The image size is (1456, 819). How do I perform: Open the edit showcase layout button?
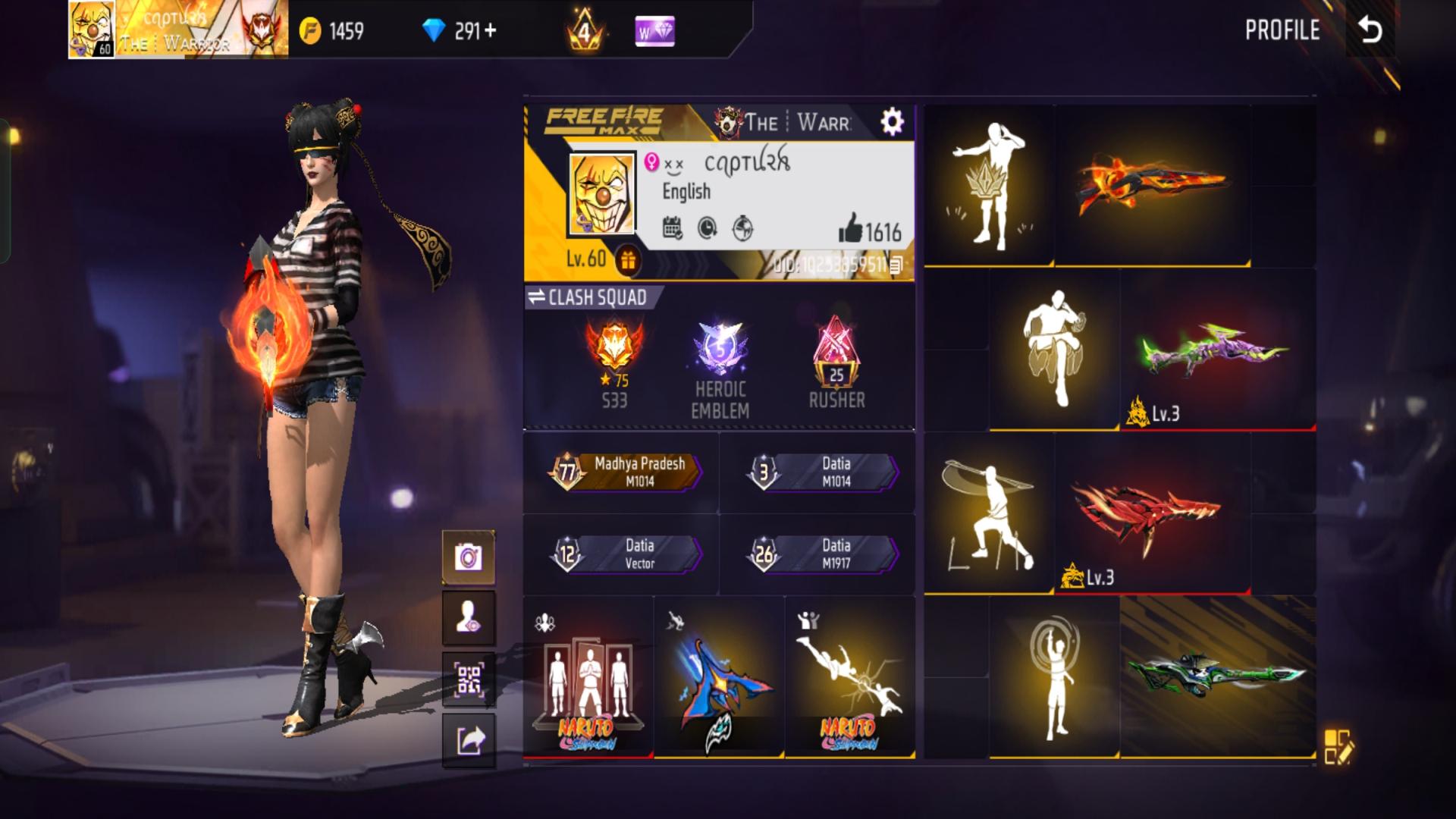click(1338, 746)
